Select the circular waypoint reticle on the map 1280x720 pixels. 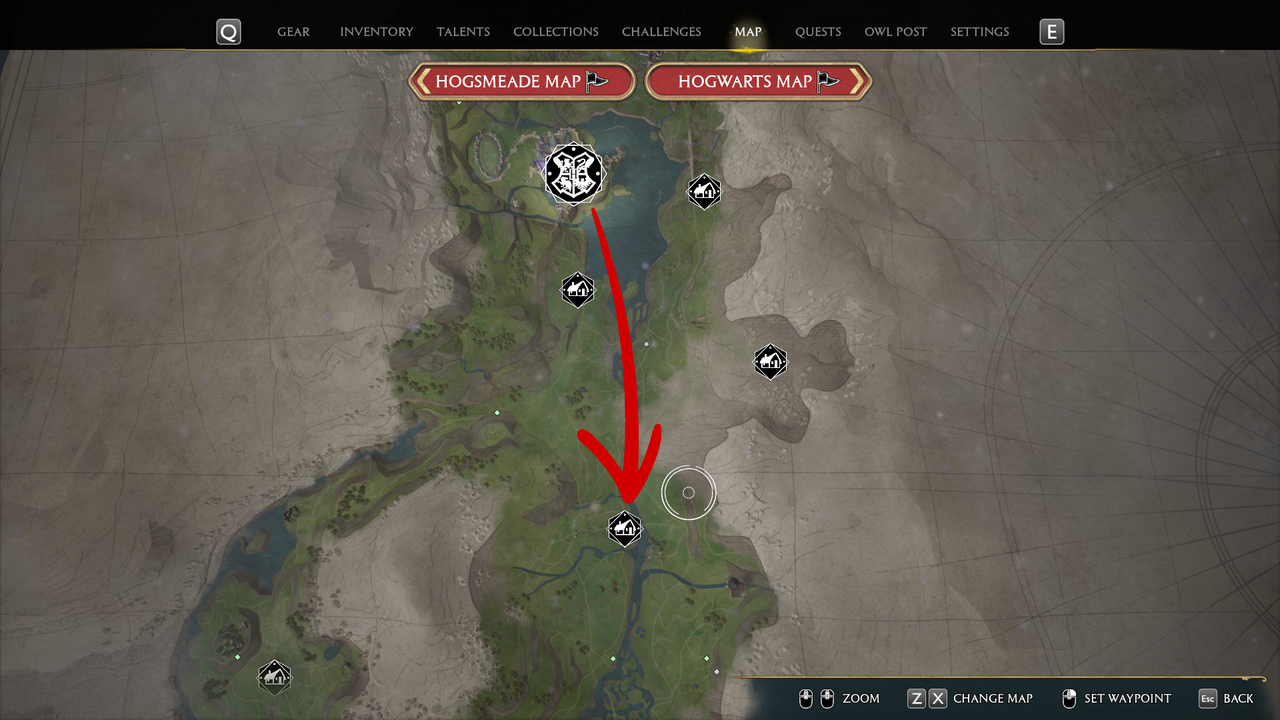pos(688,492)
